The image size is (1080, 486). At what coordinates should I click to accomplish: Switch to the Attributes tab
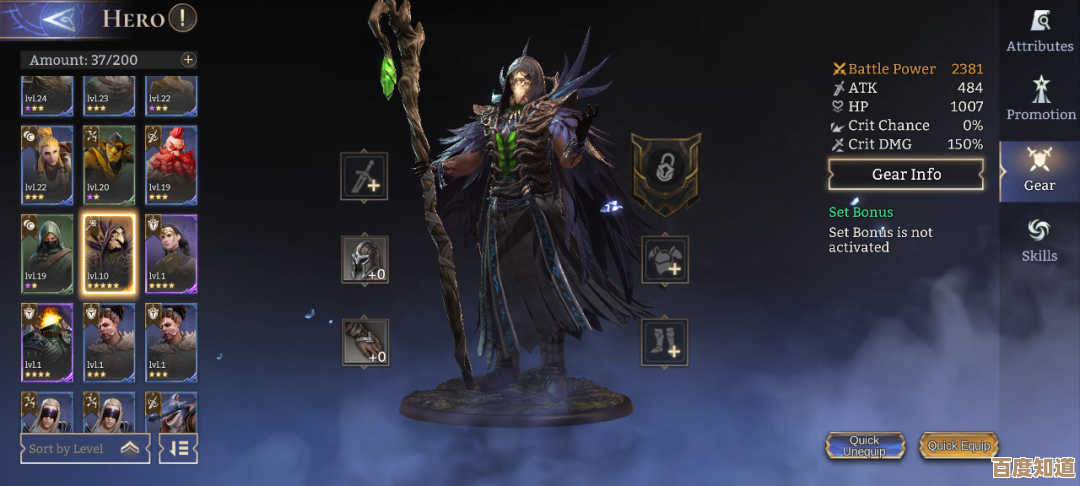pos(1039,31)
